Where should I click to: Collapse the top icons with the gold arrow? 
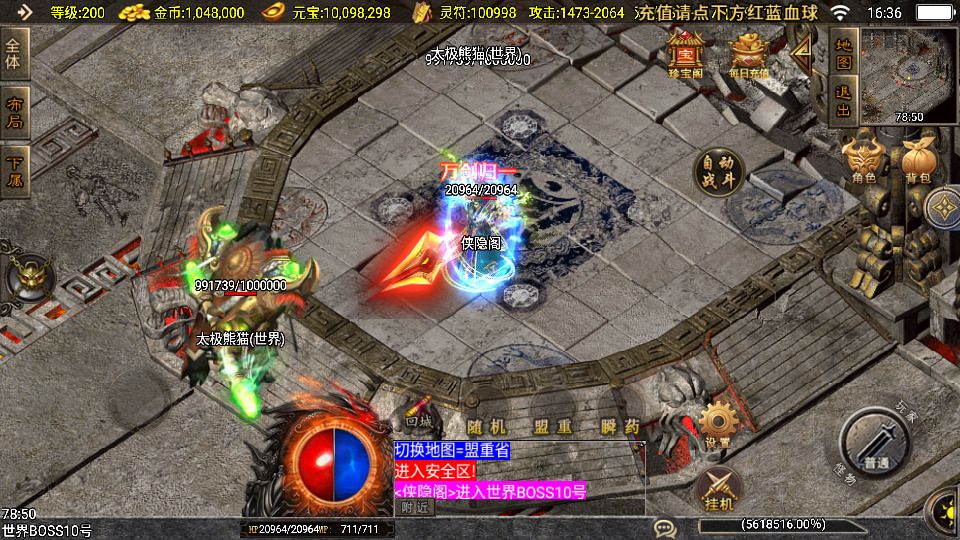coord(802,53)
